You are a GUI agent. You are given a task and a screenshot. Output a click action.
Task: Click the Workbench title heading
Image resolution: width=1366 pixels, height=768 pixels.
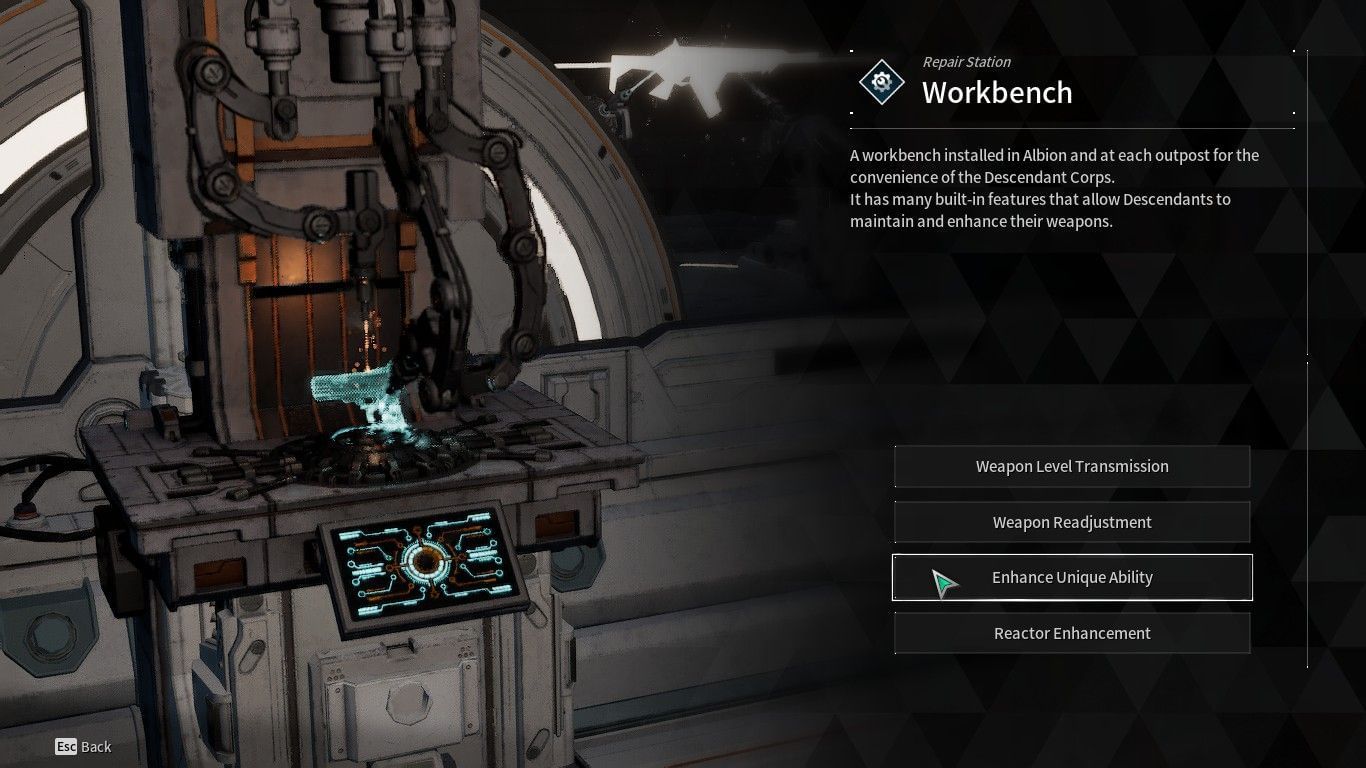coord(996,93)
